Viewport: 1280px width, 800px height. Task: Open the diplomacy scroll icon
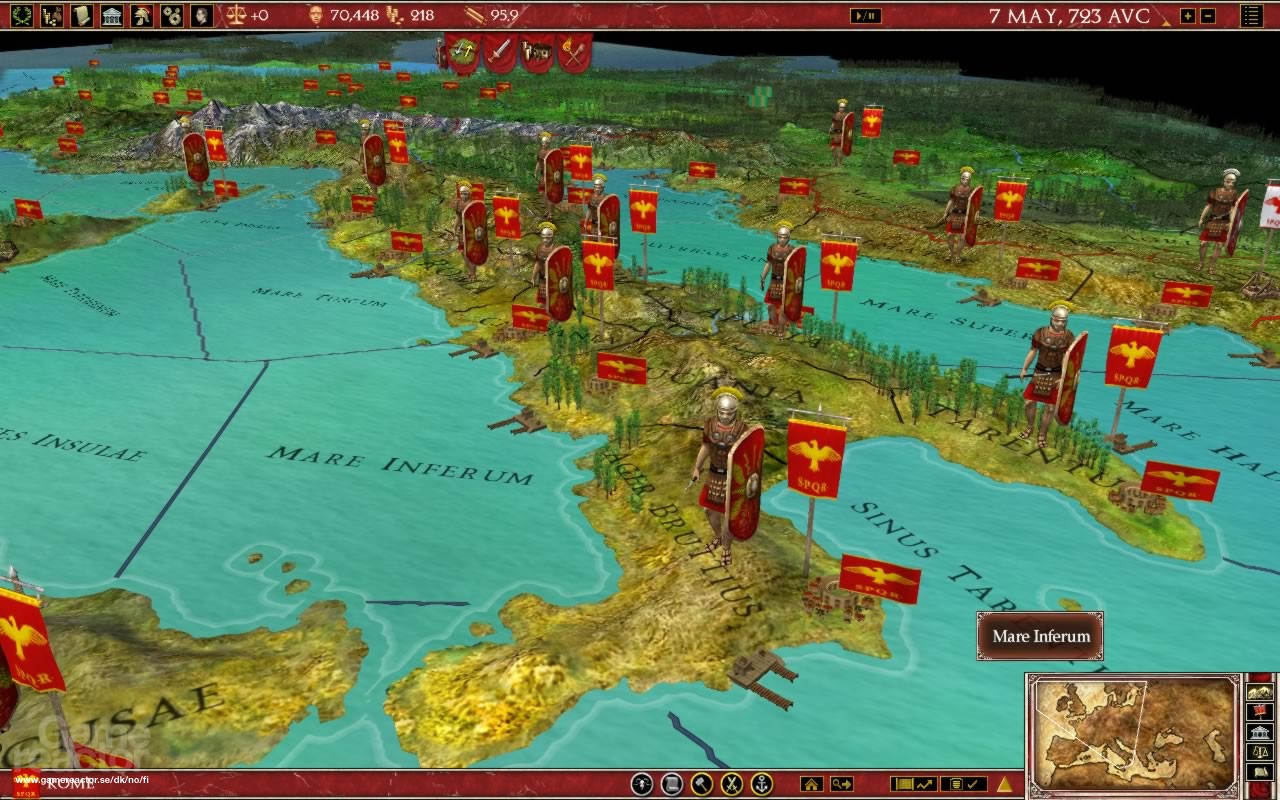click(80, 14)
